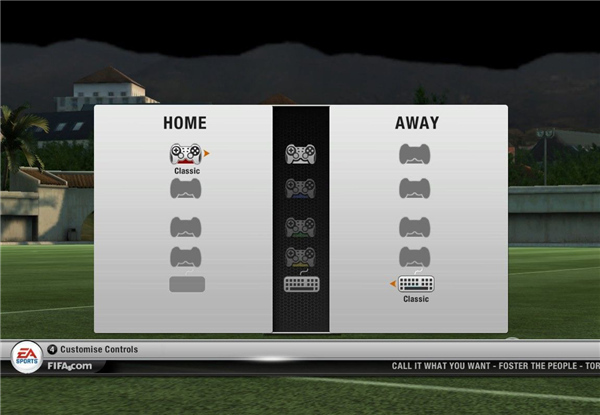Click the orange arrow beside the Home controller

click(207, 154)
